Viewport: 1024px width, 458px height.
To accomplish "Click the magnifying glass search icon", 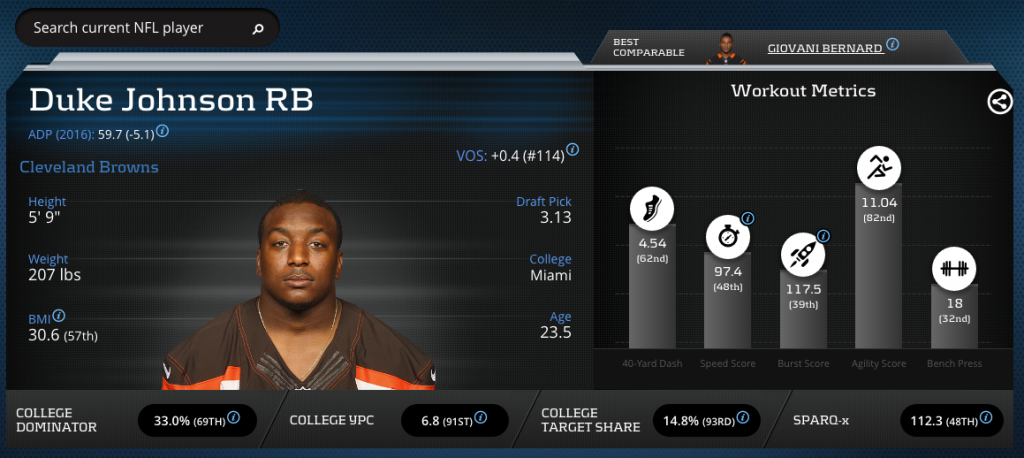I will coord(258,29).
